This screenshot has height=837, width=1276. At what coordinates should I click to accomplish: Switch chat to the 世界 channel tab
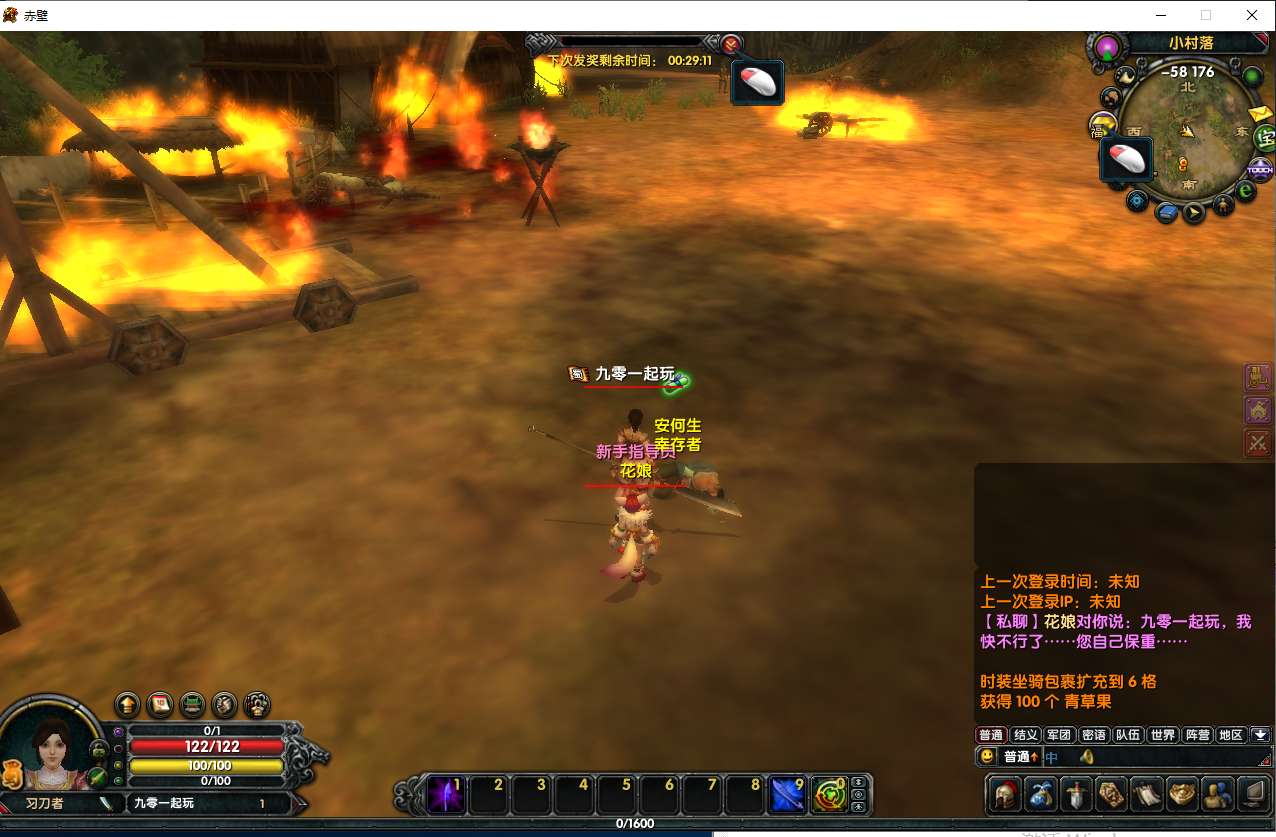[1163, 735]
